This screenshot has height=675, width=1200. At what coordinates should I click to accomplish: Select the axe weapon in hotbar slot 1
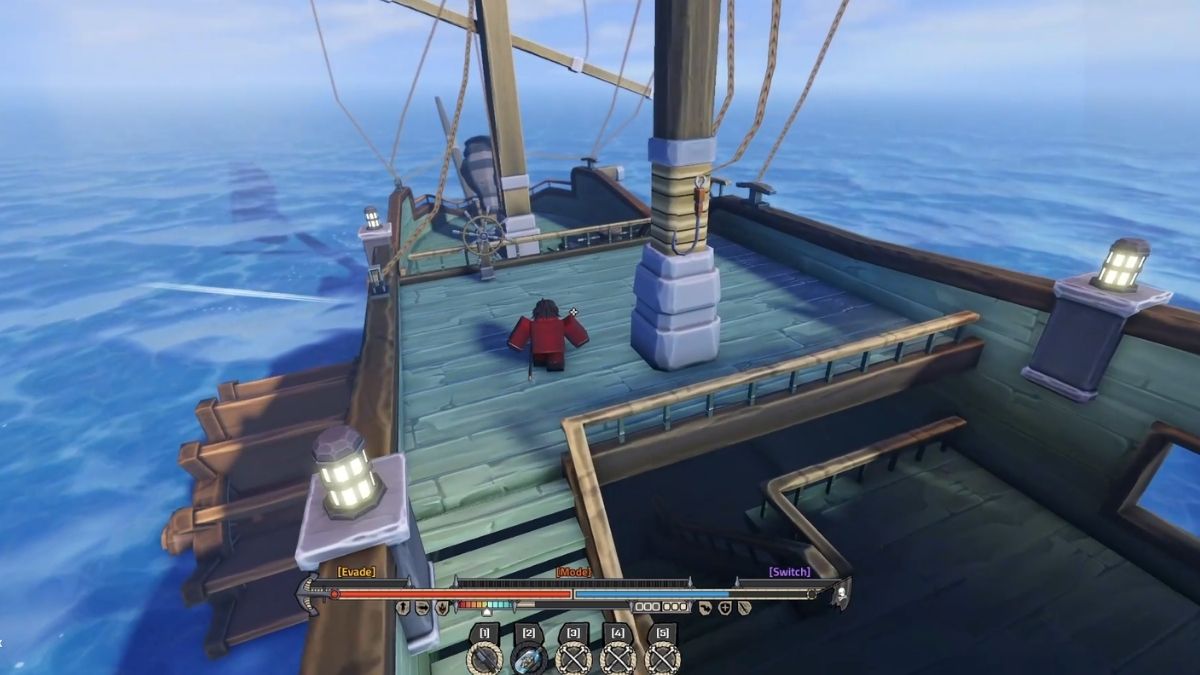tap(485, 659)
